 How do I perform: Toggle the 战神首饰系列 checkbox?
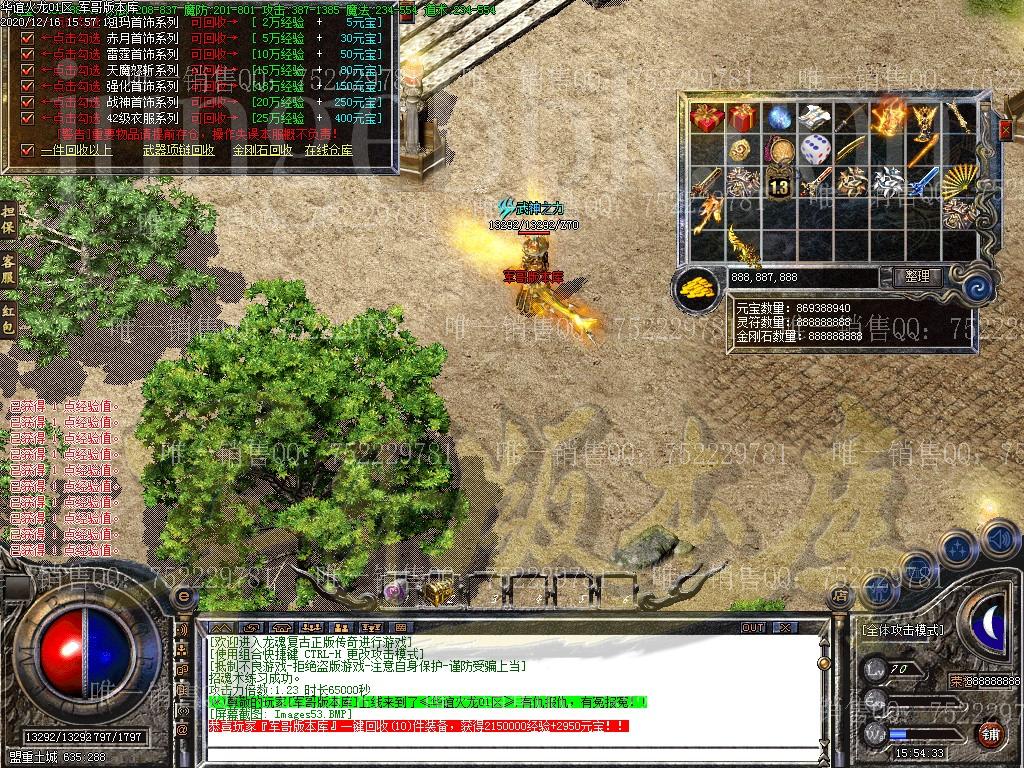pos(28,103)
